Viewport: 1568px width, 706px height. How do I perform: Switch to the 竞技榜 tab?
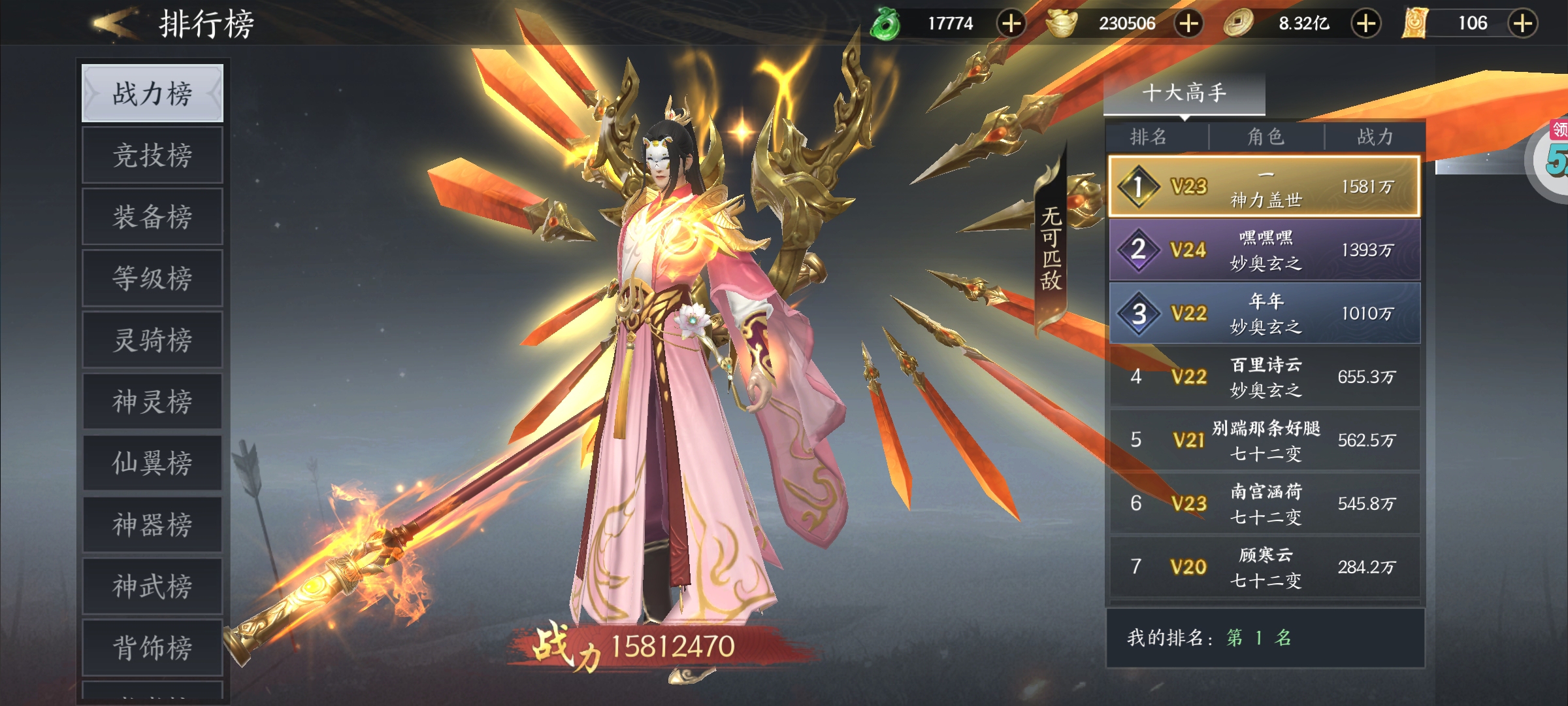[x=152, y=155]
